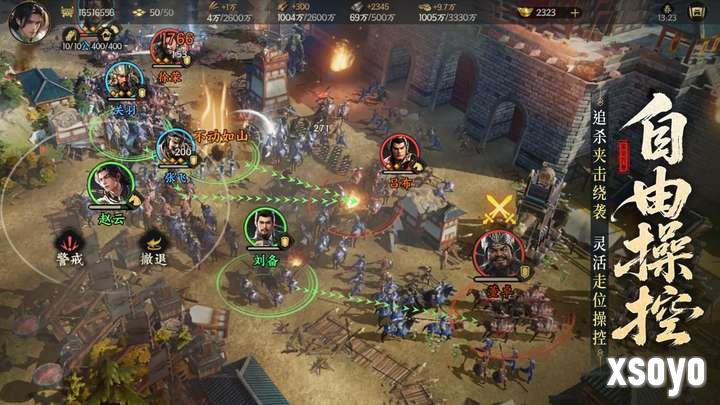Target the enemy general 徐荣 portrait

(171, 47)
